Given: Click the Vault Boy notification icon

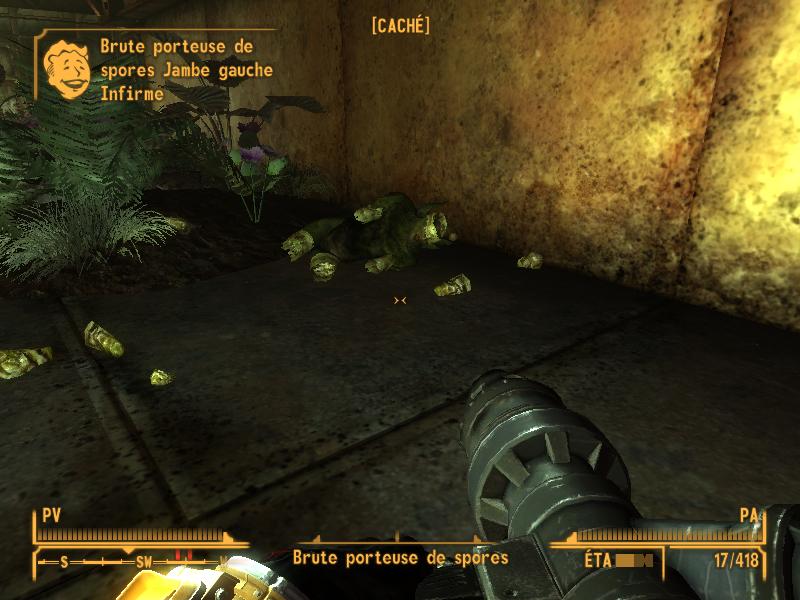Looking at the screenshot, I should (67, 67).
